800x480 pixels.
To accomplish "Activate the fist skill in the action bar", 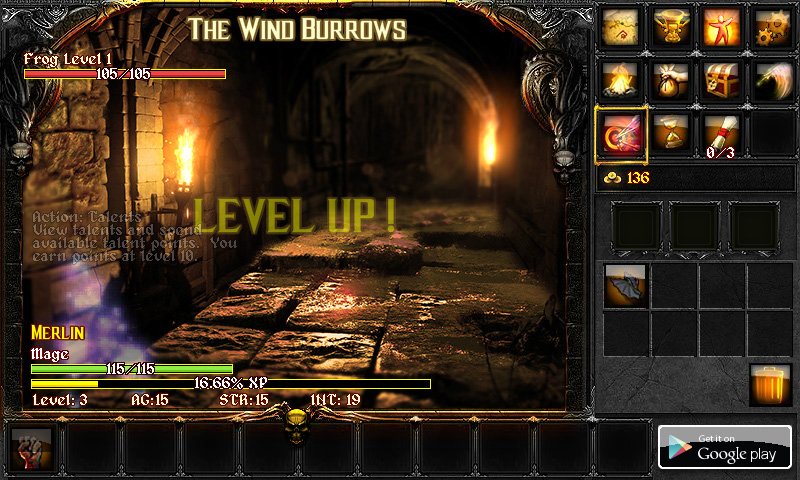I will [x=31, y=448].
